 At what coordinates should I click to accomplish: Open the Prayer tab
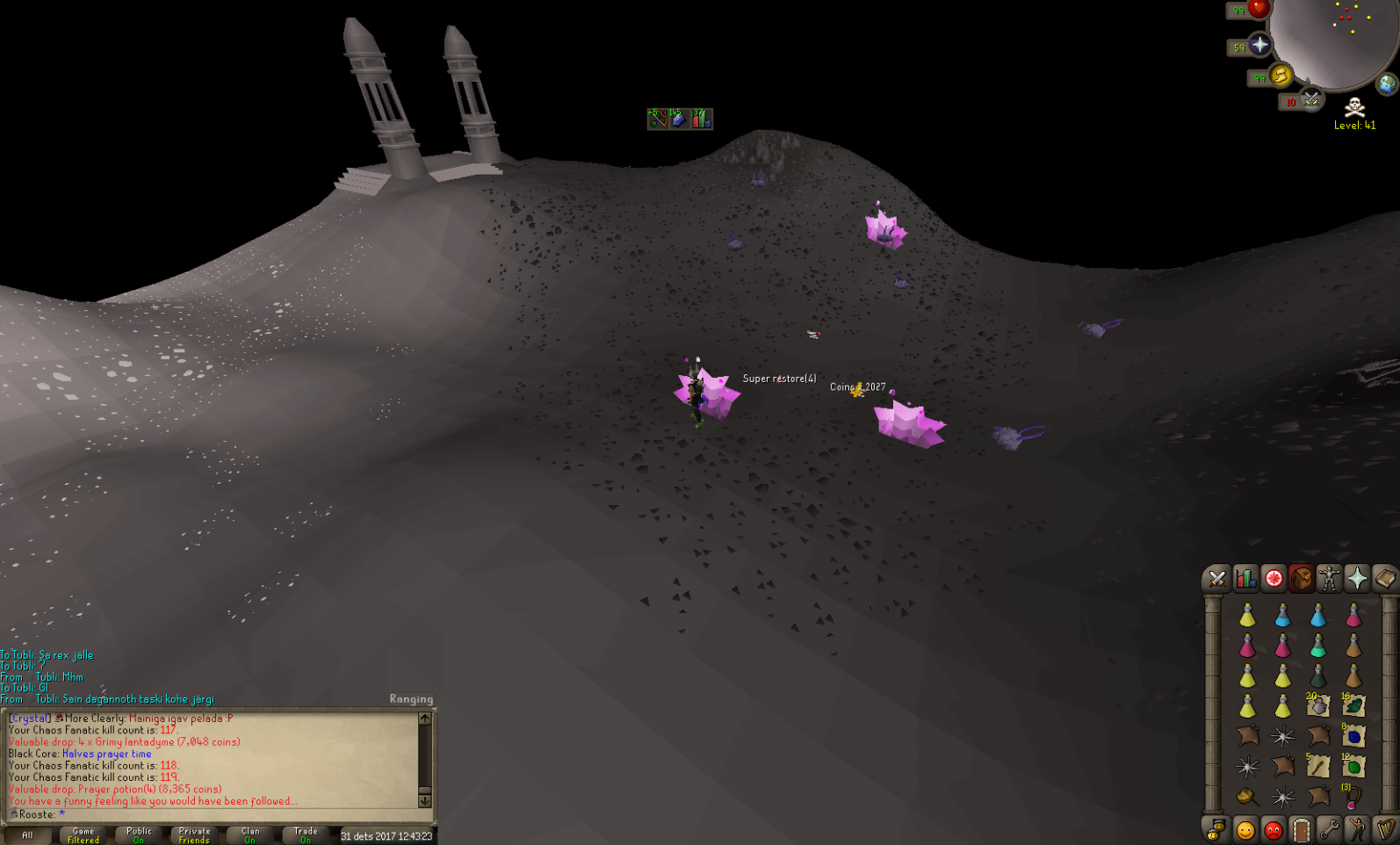tap(1357, 579)
